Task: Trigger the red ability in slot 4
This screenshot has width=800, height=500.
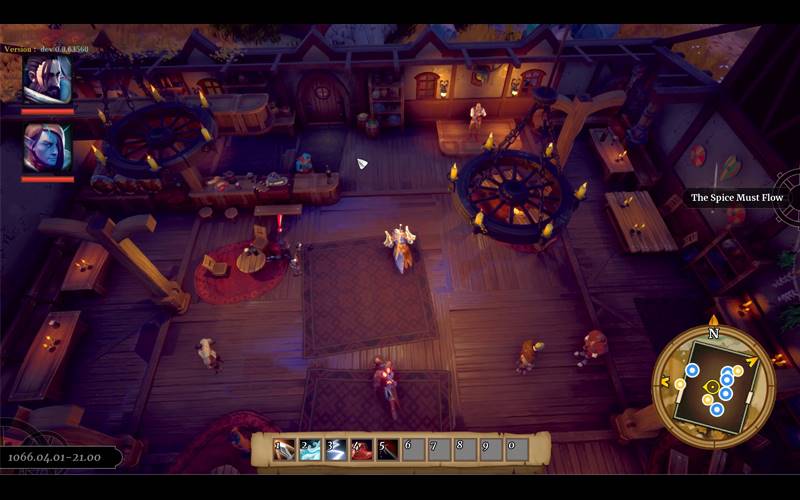Action: click(362, 450)
